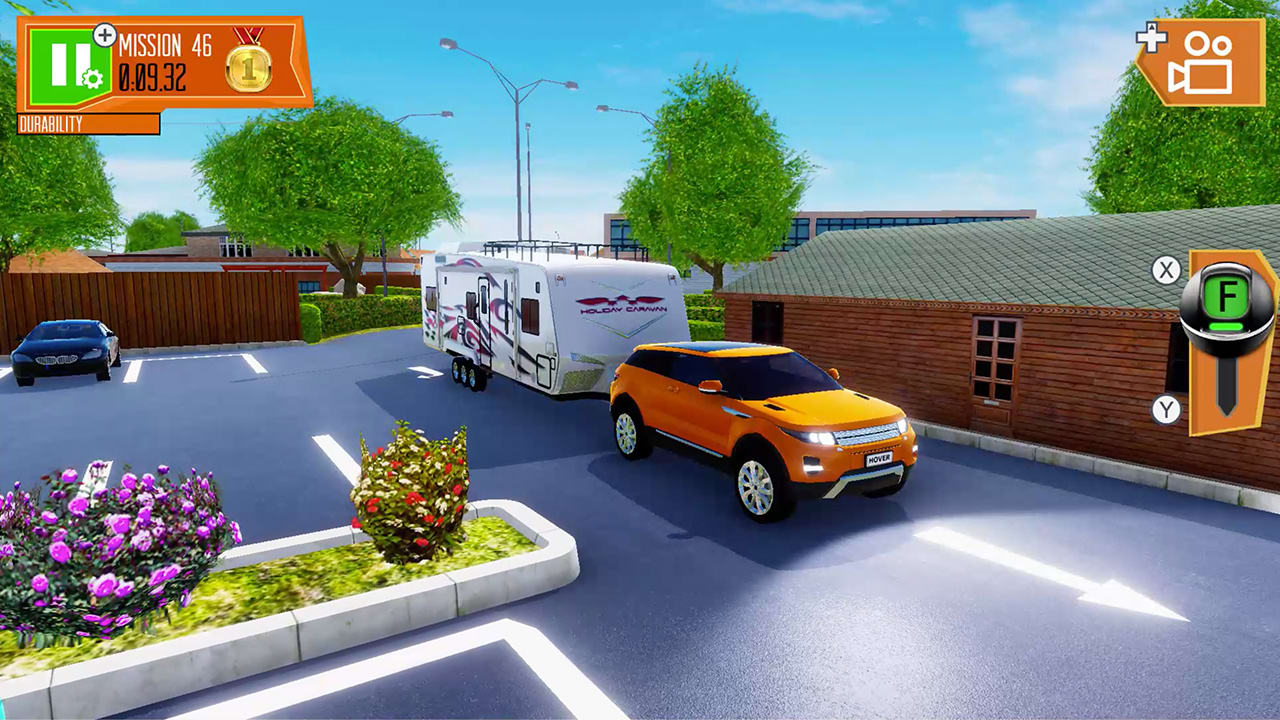Open settings via the gear icon on the pause button

click(92, 79)
